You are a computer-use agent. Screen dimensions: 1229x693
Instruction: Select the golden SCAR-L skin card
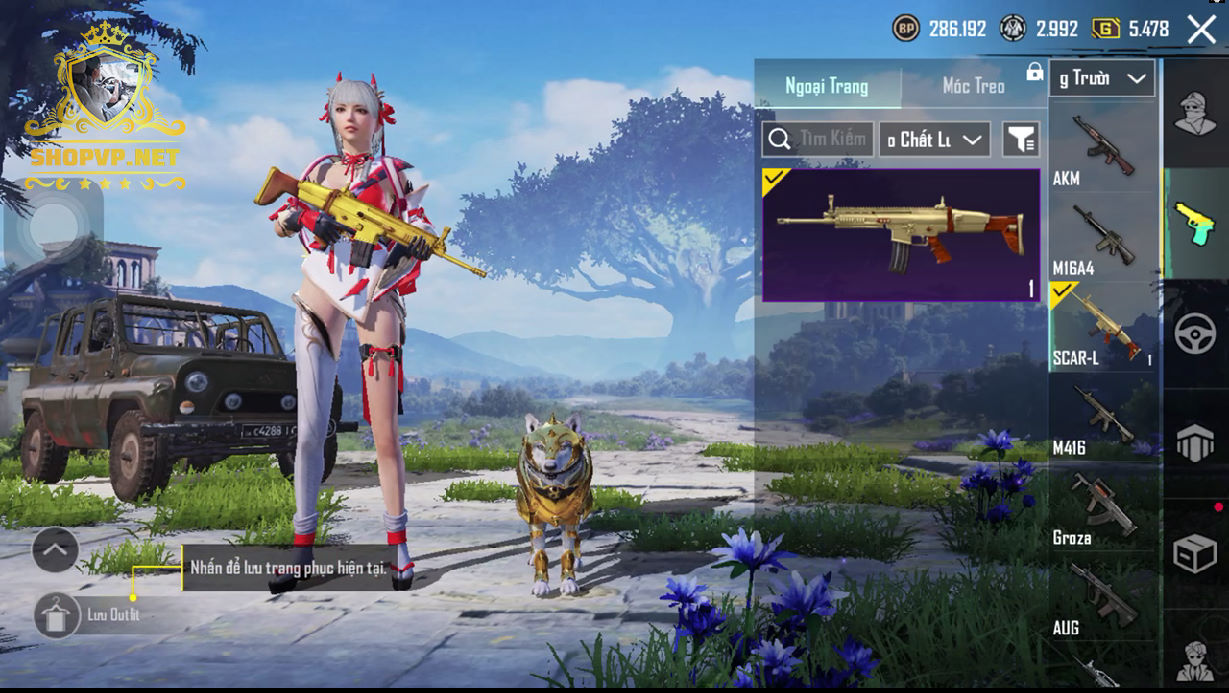click(x=901, y=235)
